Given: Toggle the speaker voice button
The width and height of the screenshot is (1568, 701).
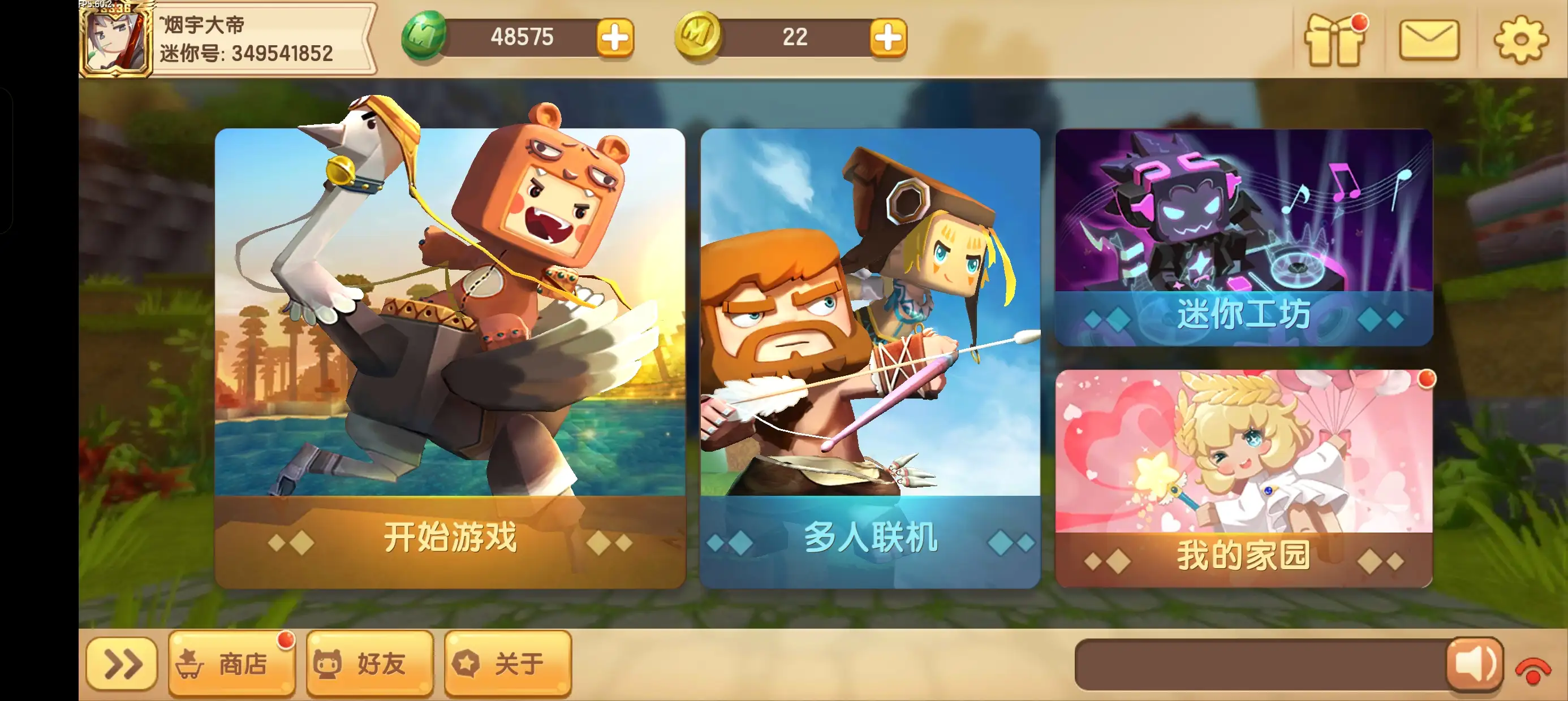Looking at the screenshot, I should pyautogui.click(x=1475, y=664).
